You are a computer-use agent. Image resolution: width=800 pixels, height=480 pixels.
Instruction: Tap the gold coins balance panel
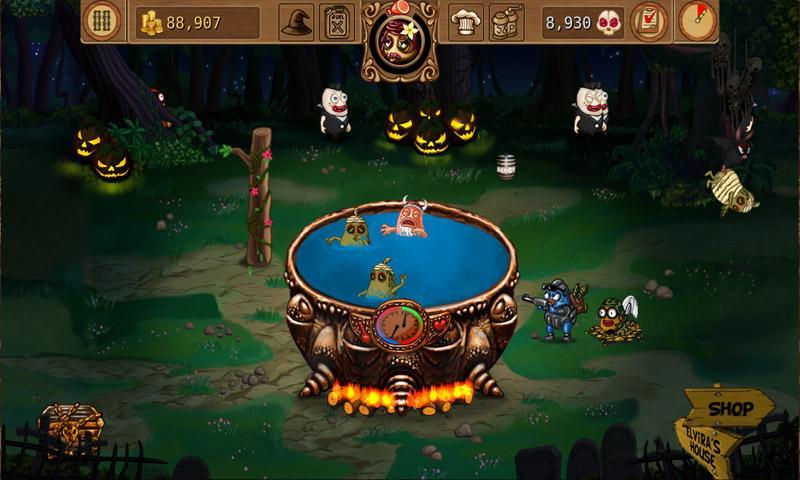(197, 21)
